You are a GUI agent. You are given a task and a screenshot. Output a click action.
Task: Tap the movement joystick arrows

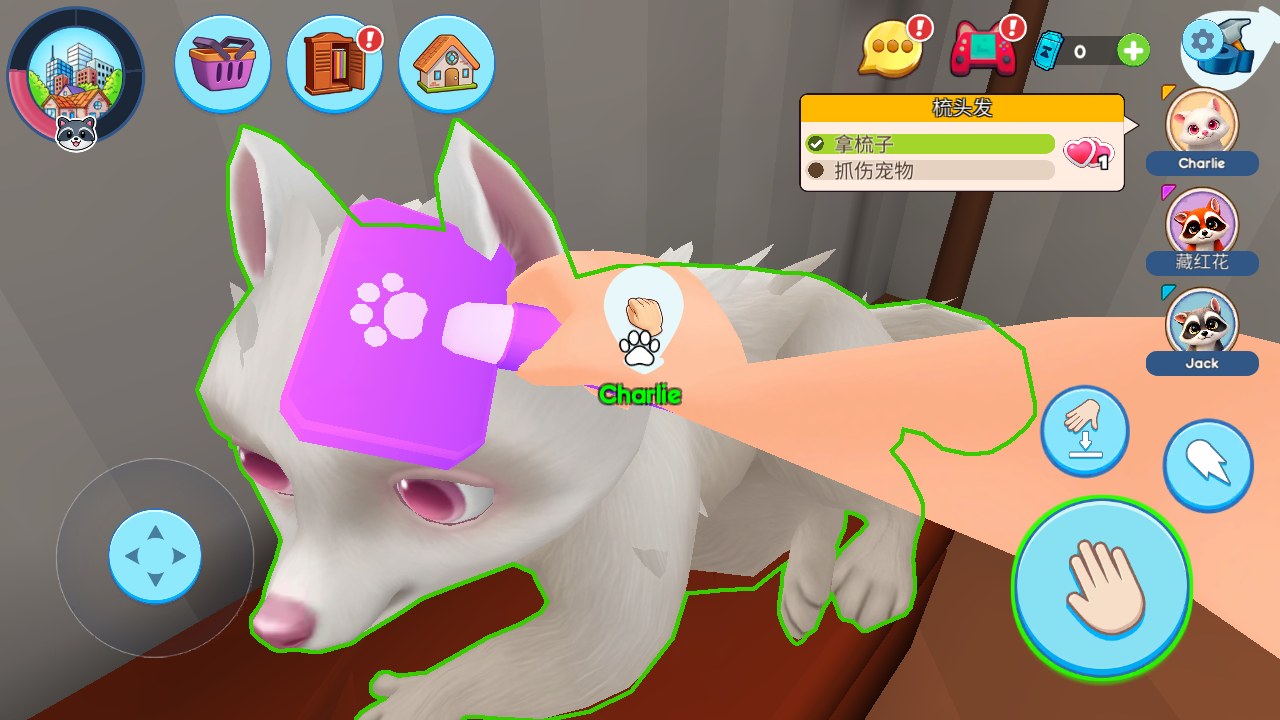click(155, 556)
